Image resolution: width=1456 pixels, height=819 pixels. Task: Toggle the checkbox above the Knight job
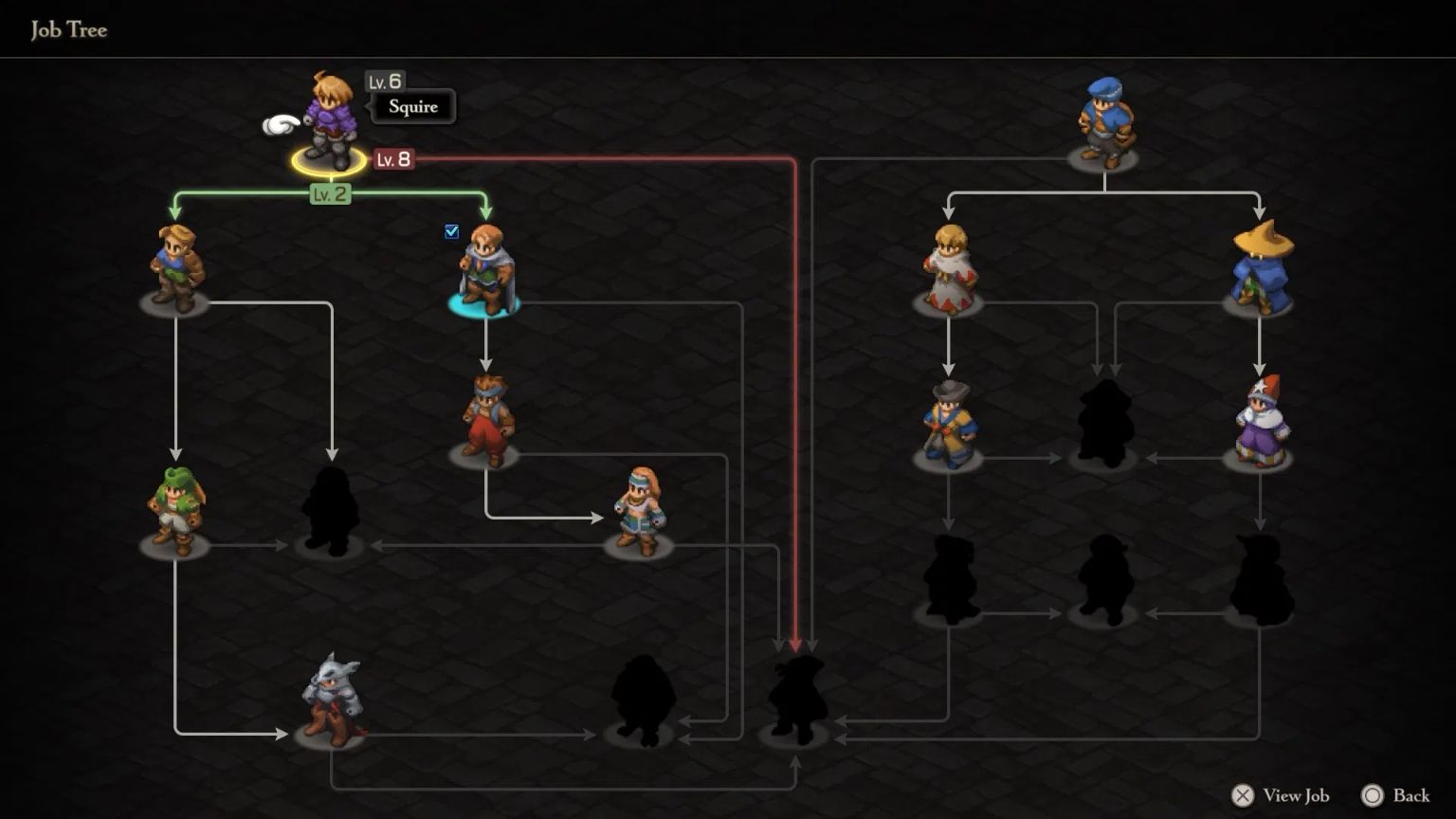tap(452, 230)
